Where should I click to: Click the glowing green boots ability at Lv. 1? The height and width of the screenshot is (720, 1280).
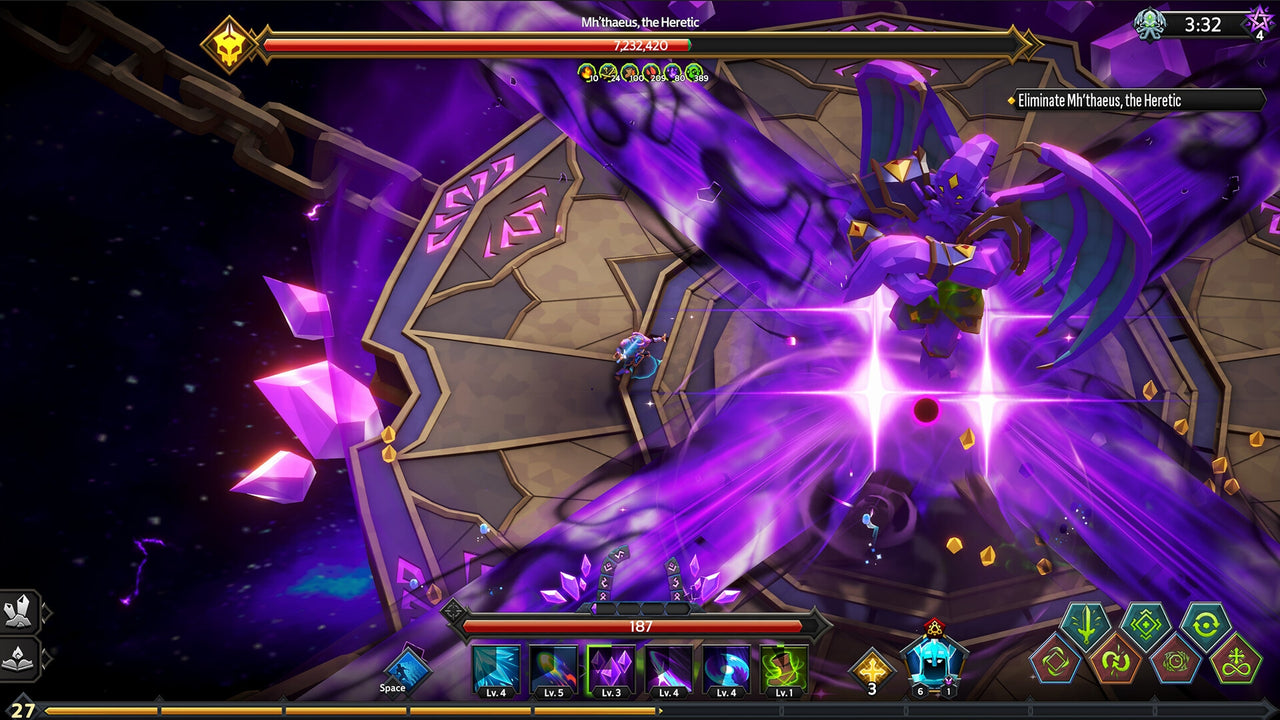(x=781, y=667)
